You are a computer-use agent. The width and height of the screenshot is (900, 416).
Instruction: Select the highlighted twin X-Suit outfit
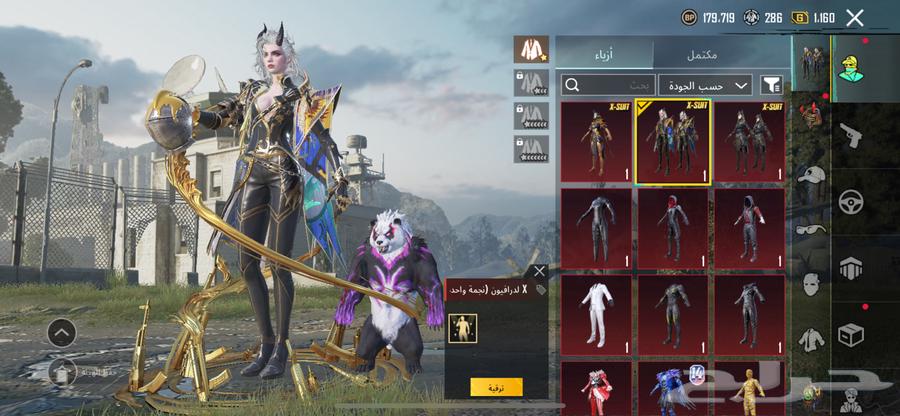point(674,142)
